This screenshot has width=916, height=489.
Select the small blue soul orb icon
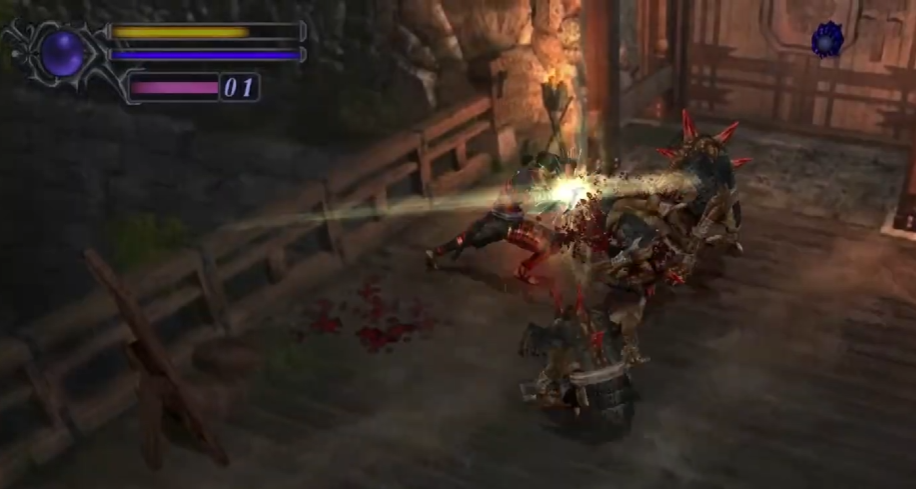tap(827, 39)
